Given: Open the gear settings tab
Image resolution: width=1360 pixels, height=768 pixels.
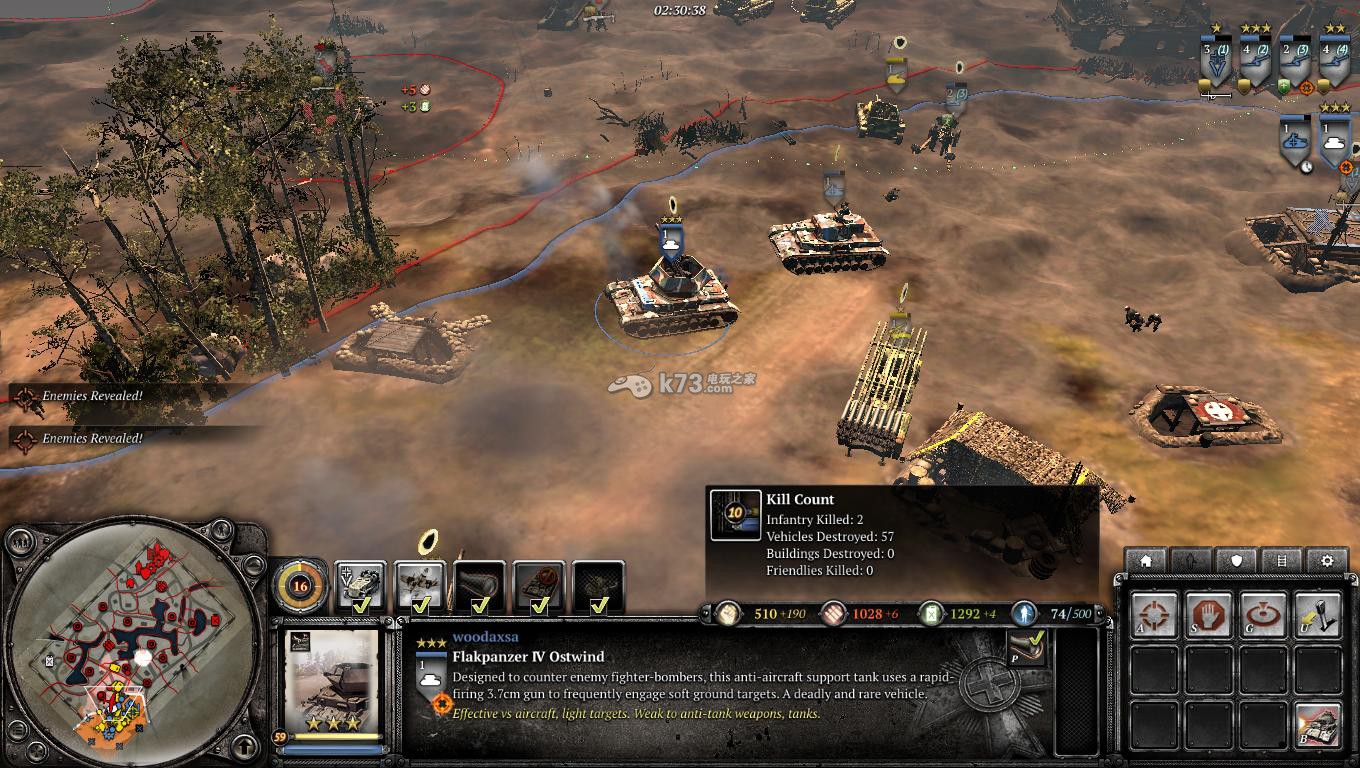Looking at the screenshot, I should (1327, 561).
